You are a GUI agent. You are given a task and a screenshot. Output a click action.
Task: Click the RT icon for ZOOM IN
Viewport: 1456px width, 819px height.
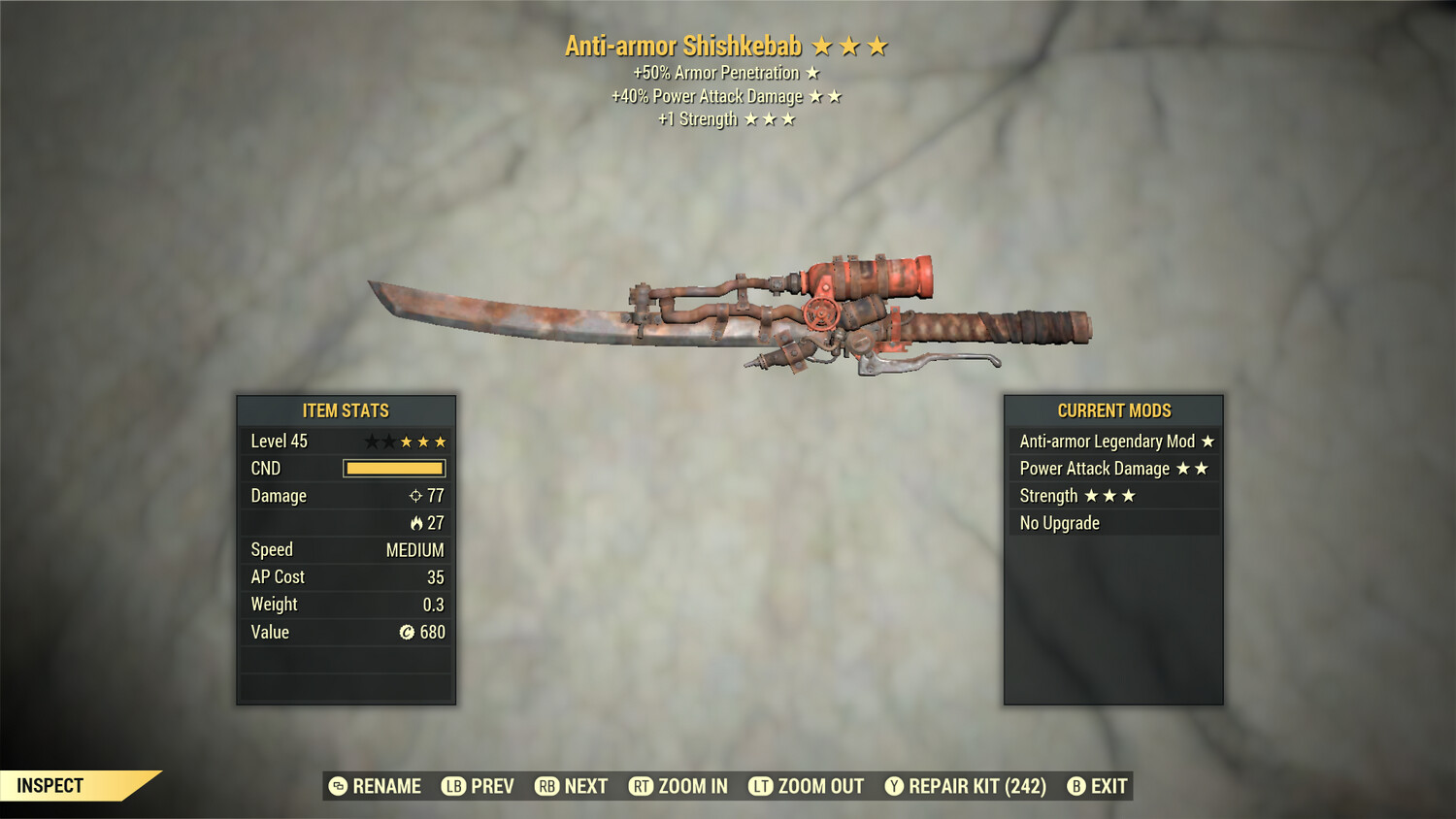click(x=642, y=786)
